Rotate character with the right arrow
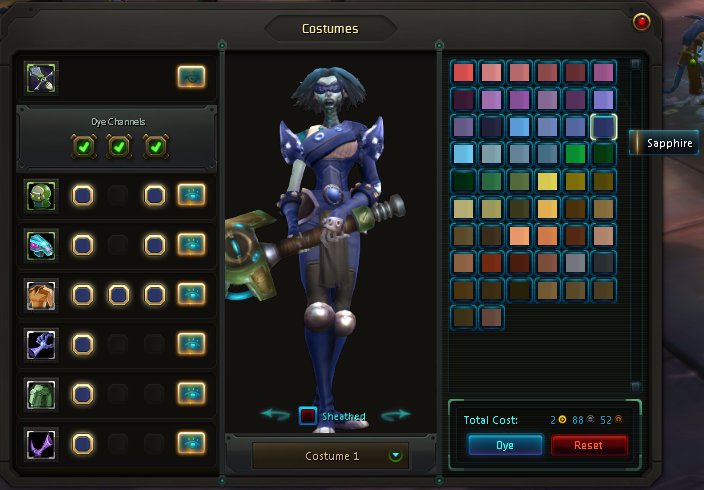704x490 pixels. coord(396,414)
